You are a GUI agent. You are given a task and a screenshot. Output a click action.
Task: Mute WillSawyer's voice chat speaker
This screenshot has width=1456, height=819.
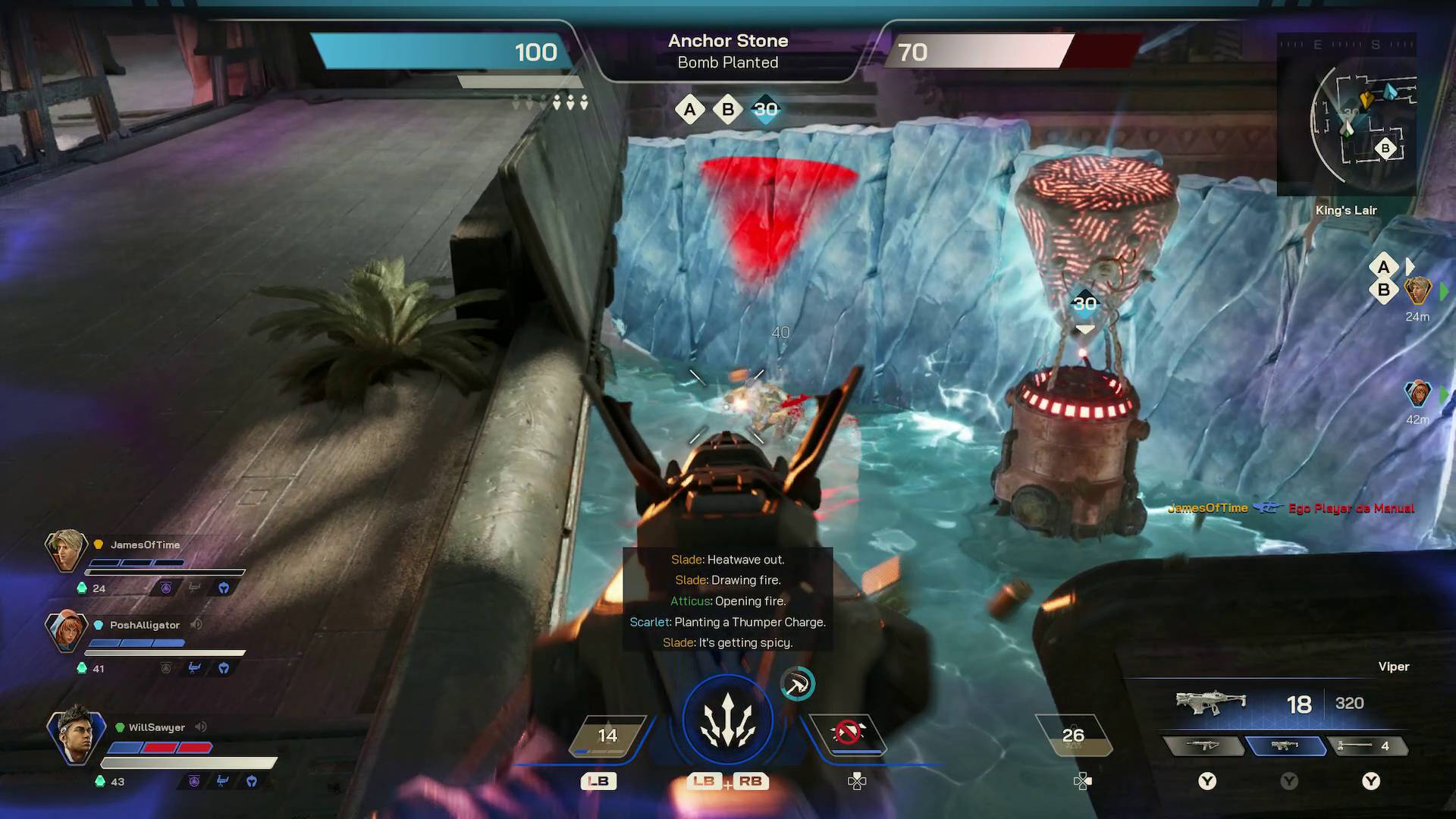[x=200, y=727]
